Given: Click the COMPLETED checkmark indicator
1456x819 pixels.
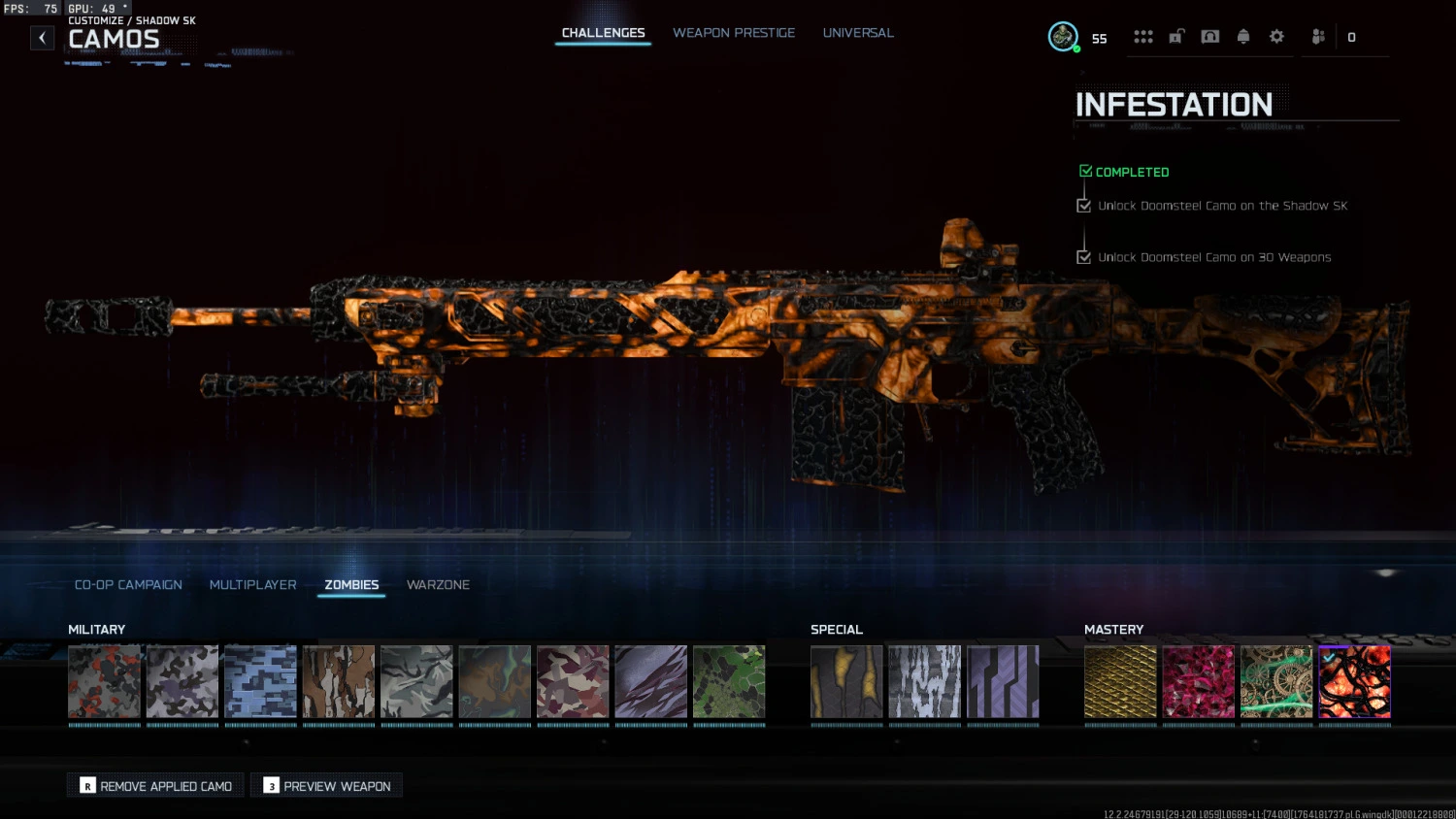Looking at the screenshot, I should [x=1085, y=170].
